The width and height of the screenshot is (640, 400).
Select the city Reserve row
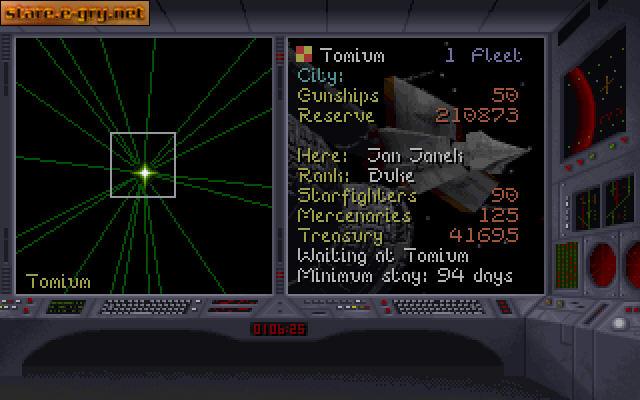tap(408, 115)
